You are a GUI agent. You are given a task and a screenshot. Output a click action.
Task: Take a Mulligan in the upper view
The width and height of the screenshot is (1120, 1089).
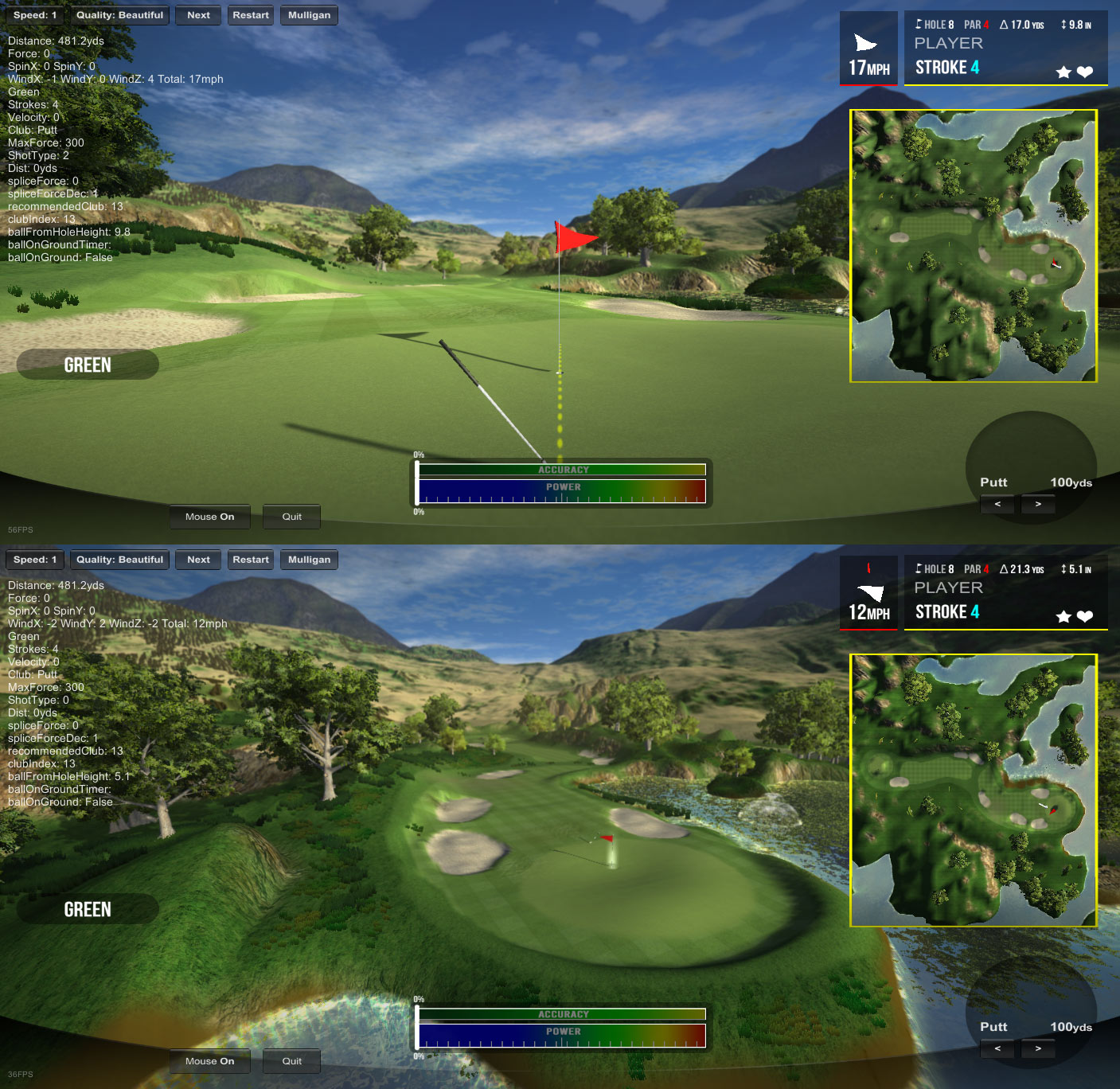309,15
